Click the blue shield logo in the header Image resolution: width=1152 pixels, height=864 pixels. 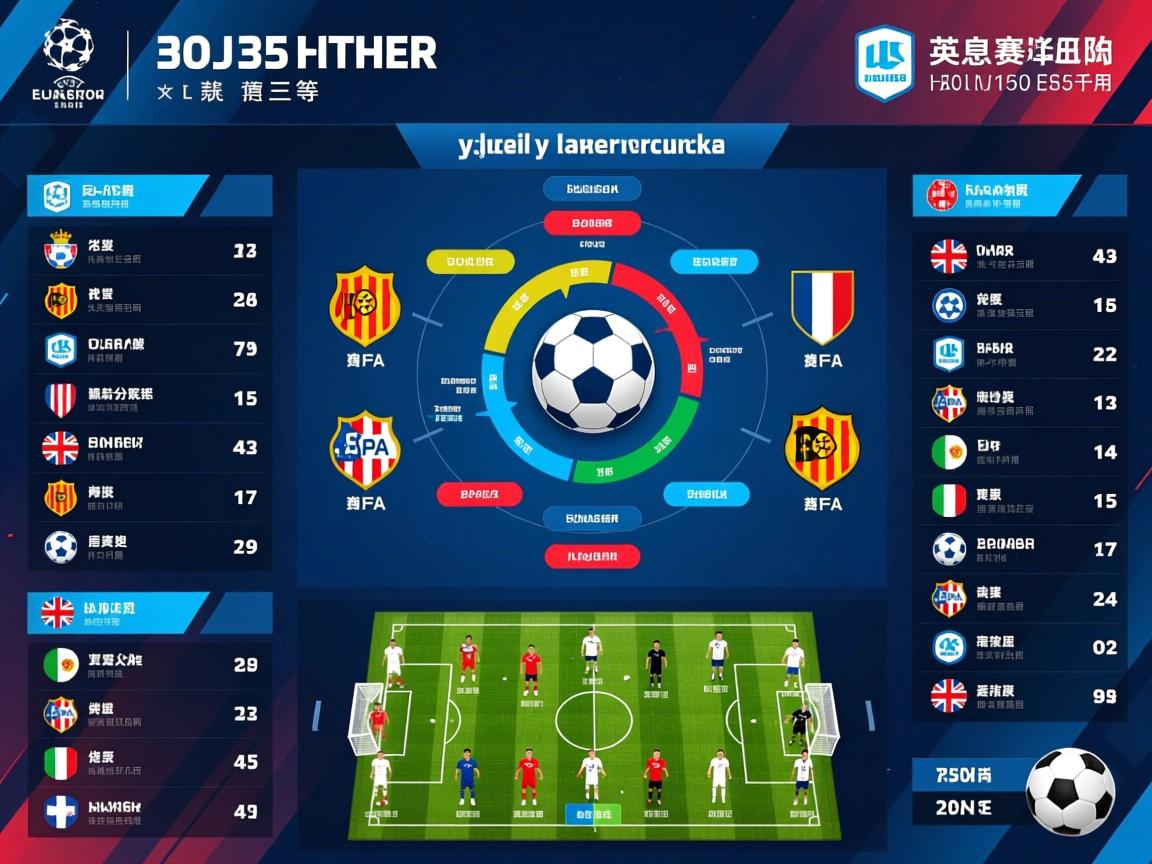point(884,63)
